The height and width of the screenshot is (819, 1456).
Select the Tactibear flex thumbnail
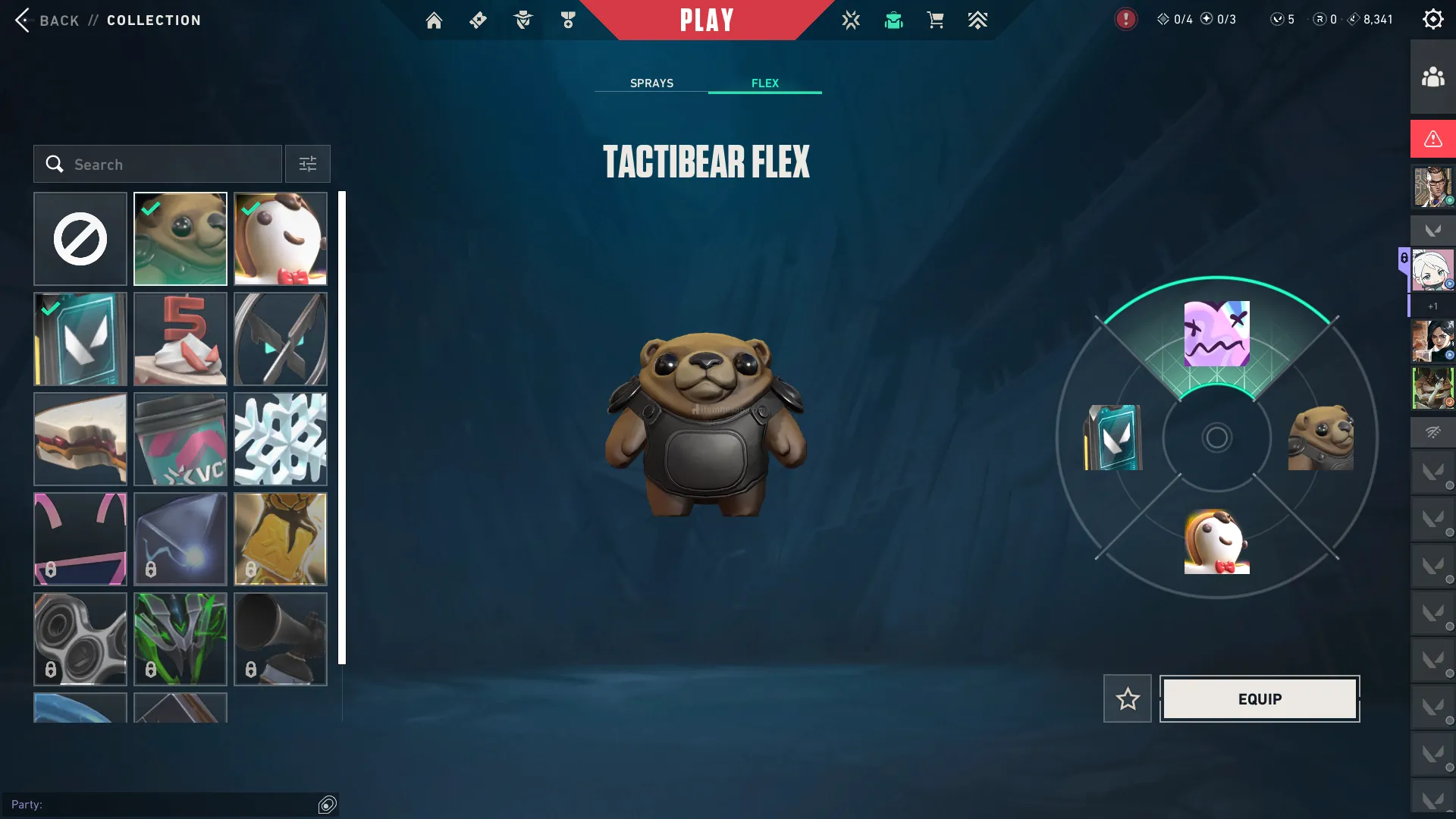(180, 239)
